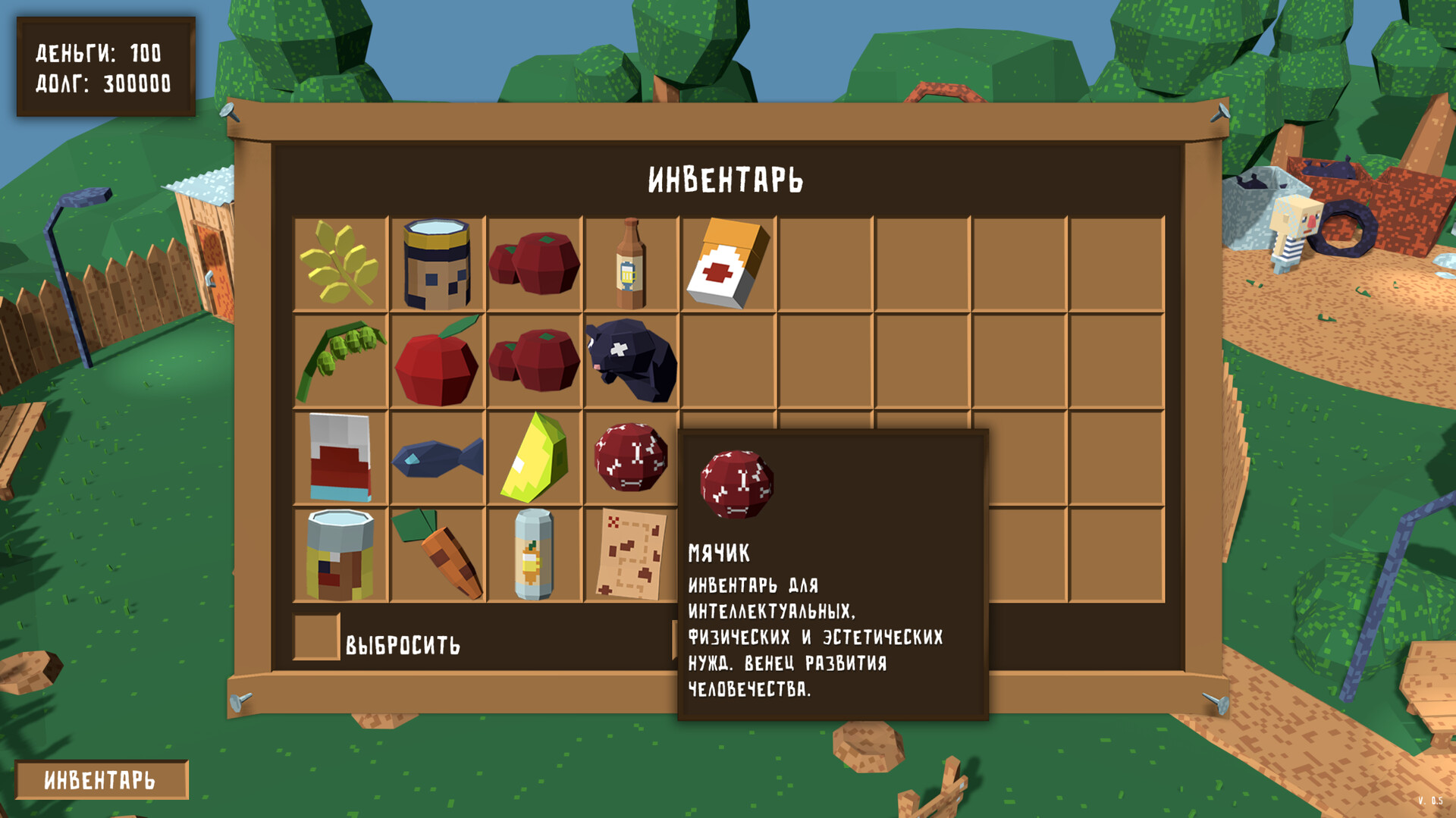Select the ketchup packet item

pos(340,455)
